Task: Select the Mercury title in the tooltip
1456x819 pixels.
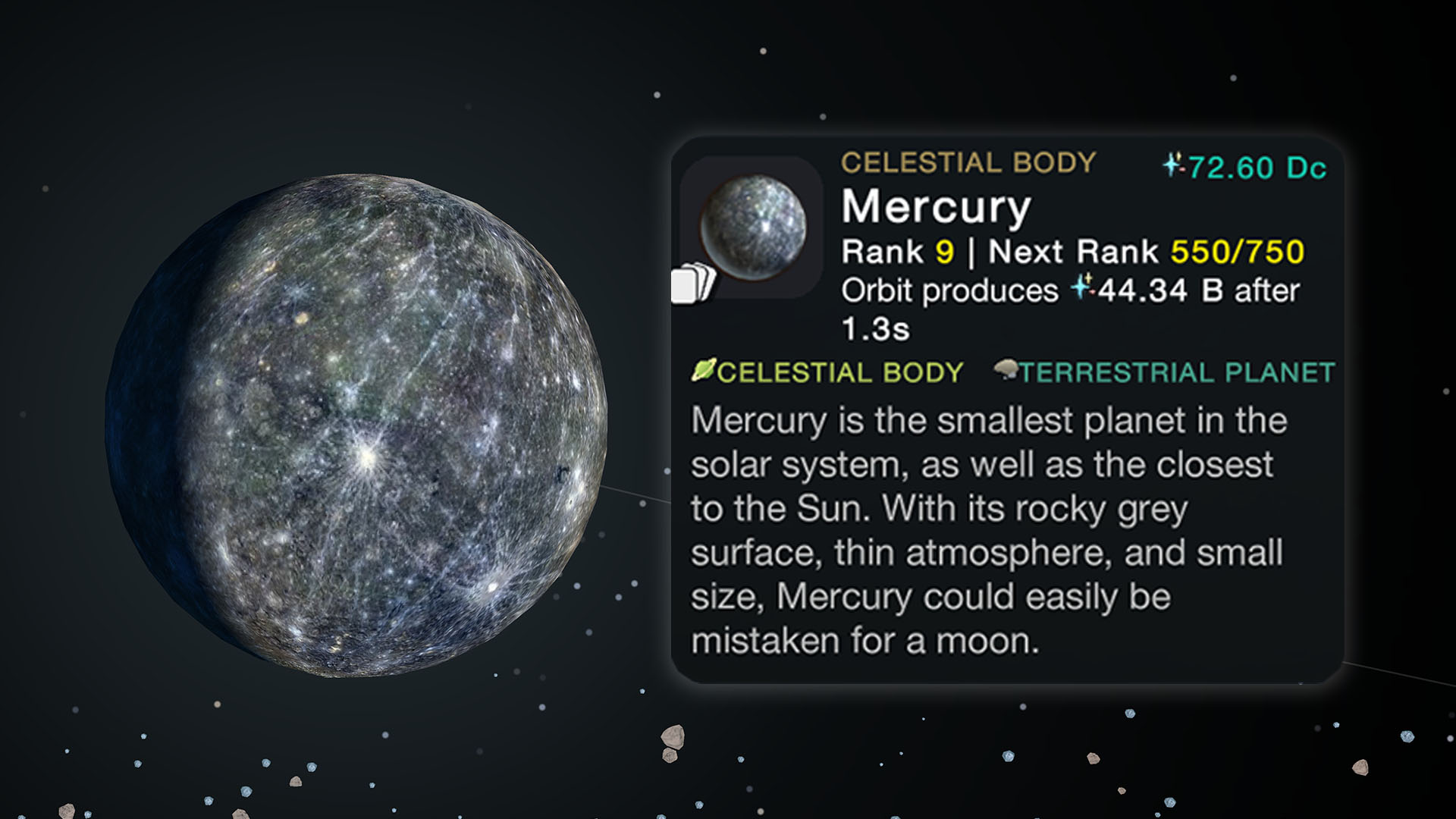Action: click(937, 207)
